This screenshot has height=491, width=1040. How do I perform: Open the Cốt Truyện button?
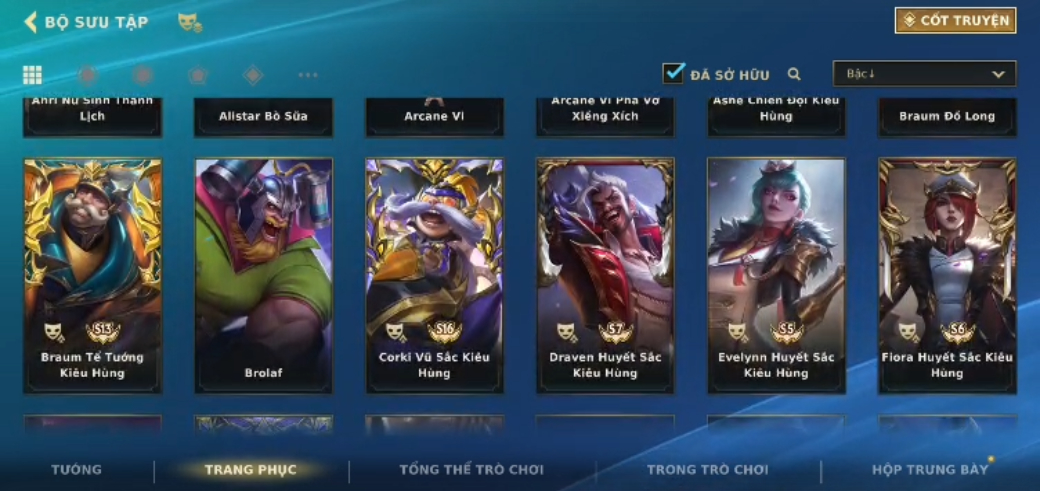pyautogui.click(x=955, y=21)
